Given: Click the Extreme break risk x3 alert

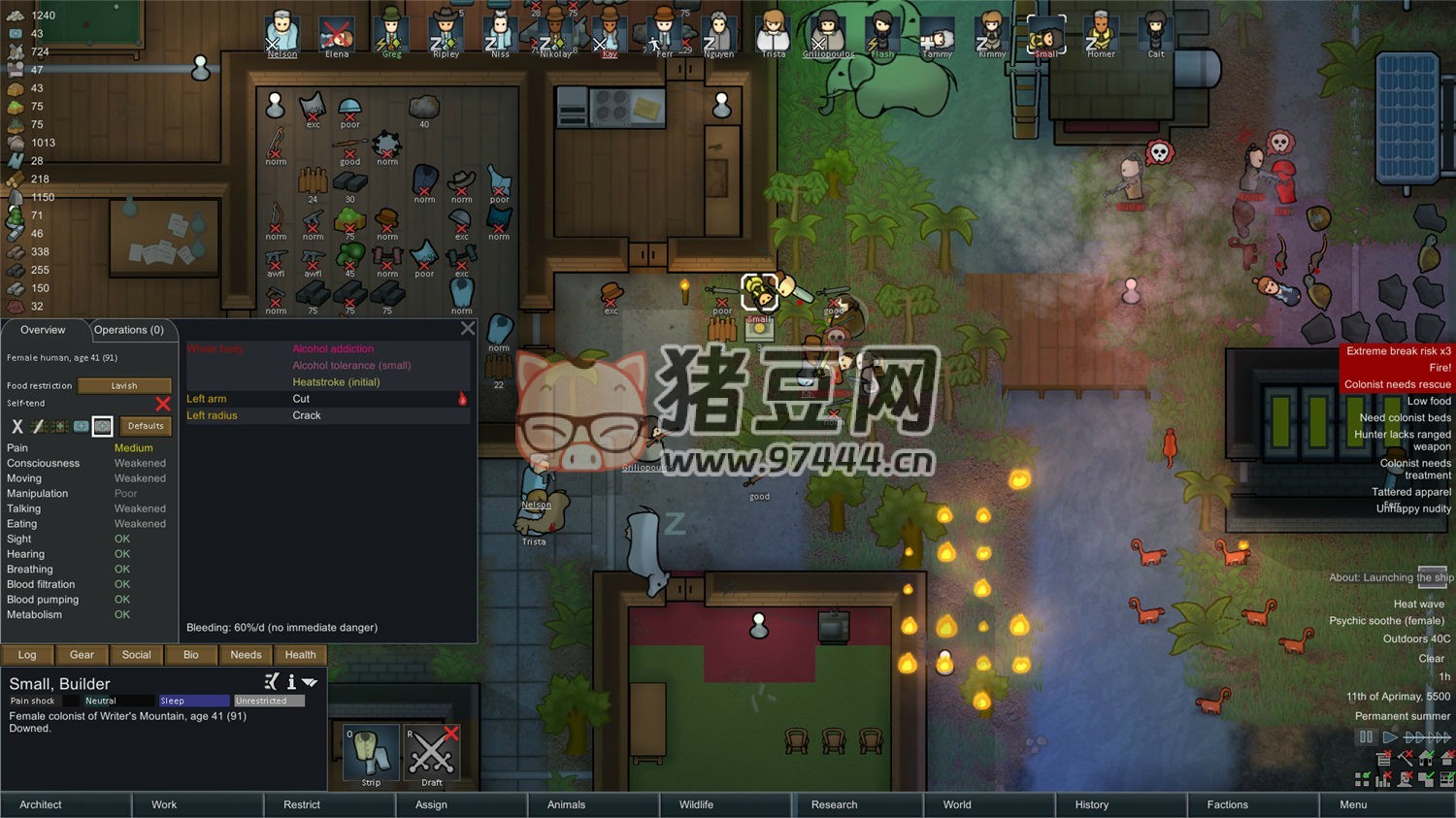Looking at the screenshot, I should point(1398,351).
